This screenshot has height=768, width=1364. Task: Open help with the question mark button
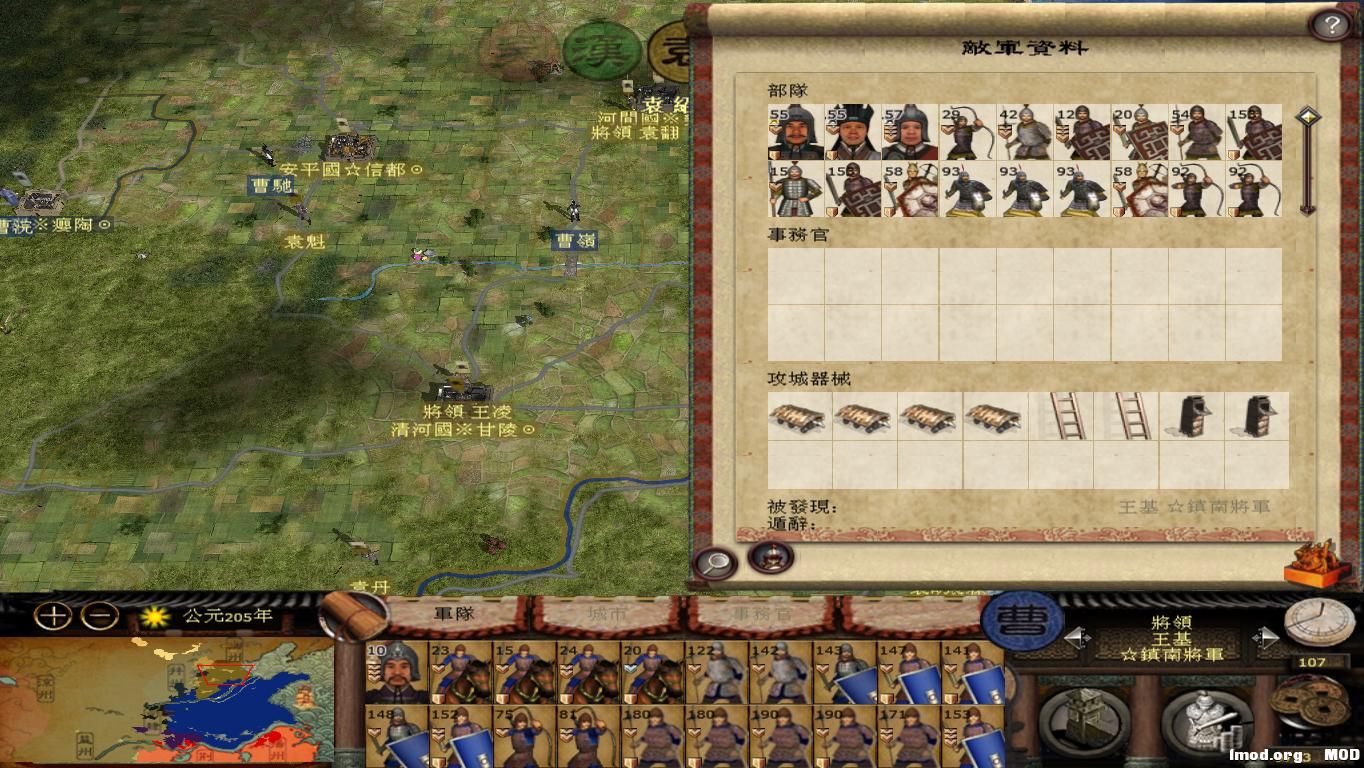pos(1330,22)
